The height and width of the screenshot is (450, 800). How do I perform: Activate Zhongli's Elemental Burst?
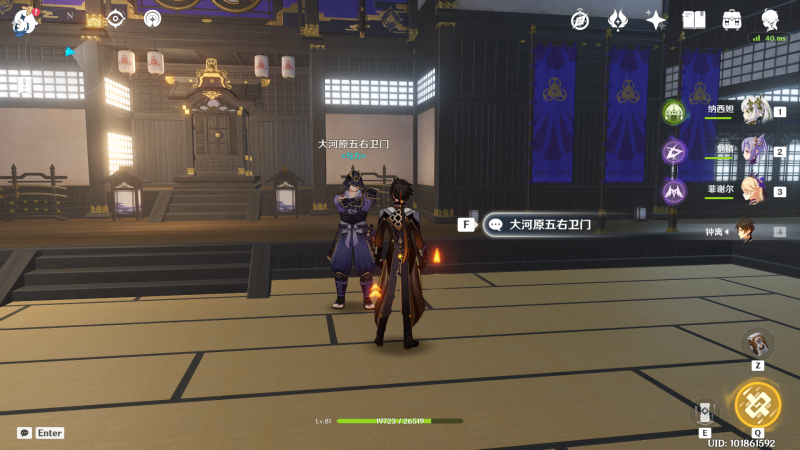pos(757,404)
